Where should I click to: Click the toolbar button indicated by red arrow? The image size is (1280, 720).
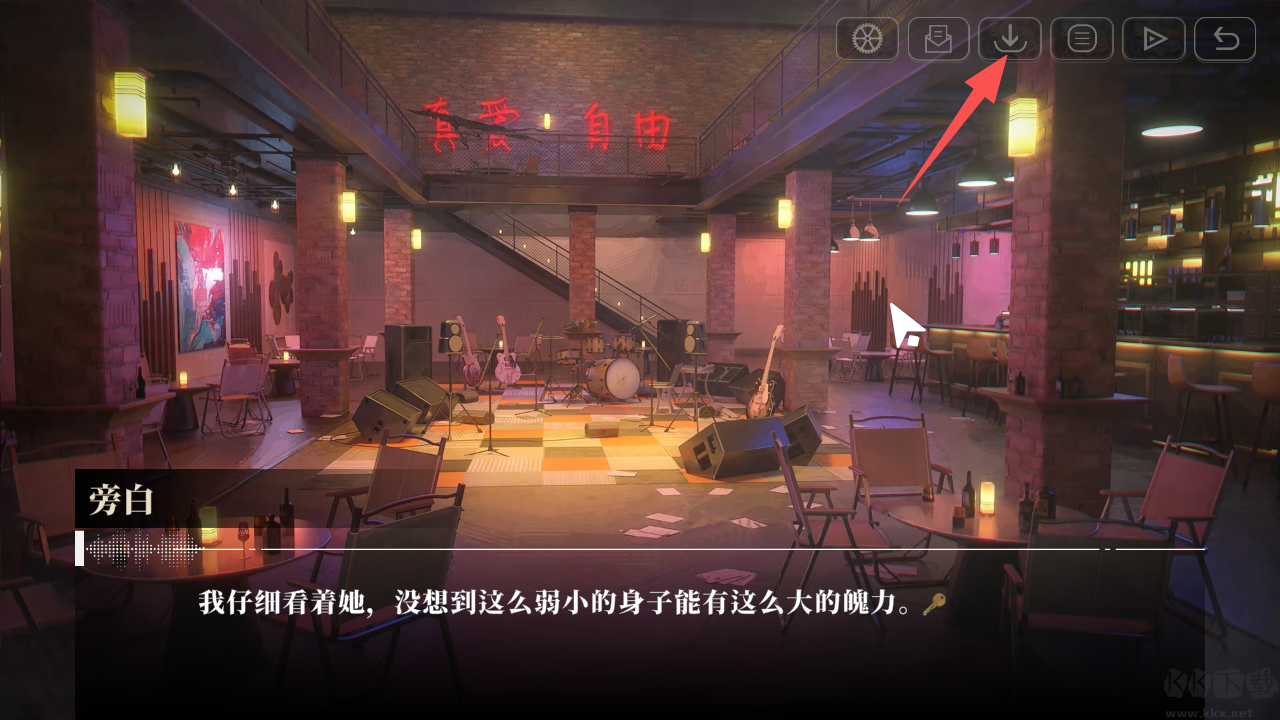click(1010, 39)
